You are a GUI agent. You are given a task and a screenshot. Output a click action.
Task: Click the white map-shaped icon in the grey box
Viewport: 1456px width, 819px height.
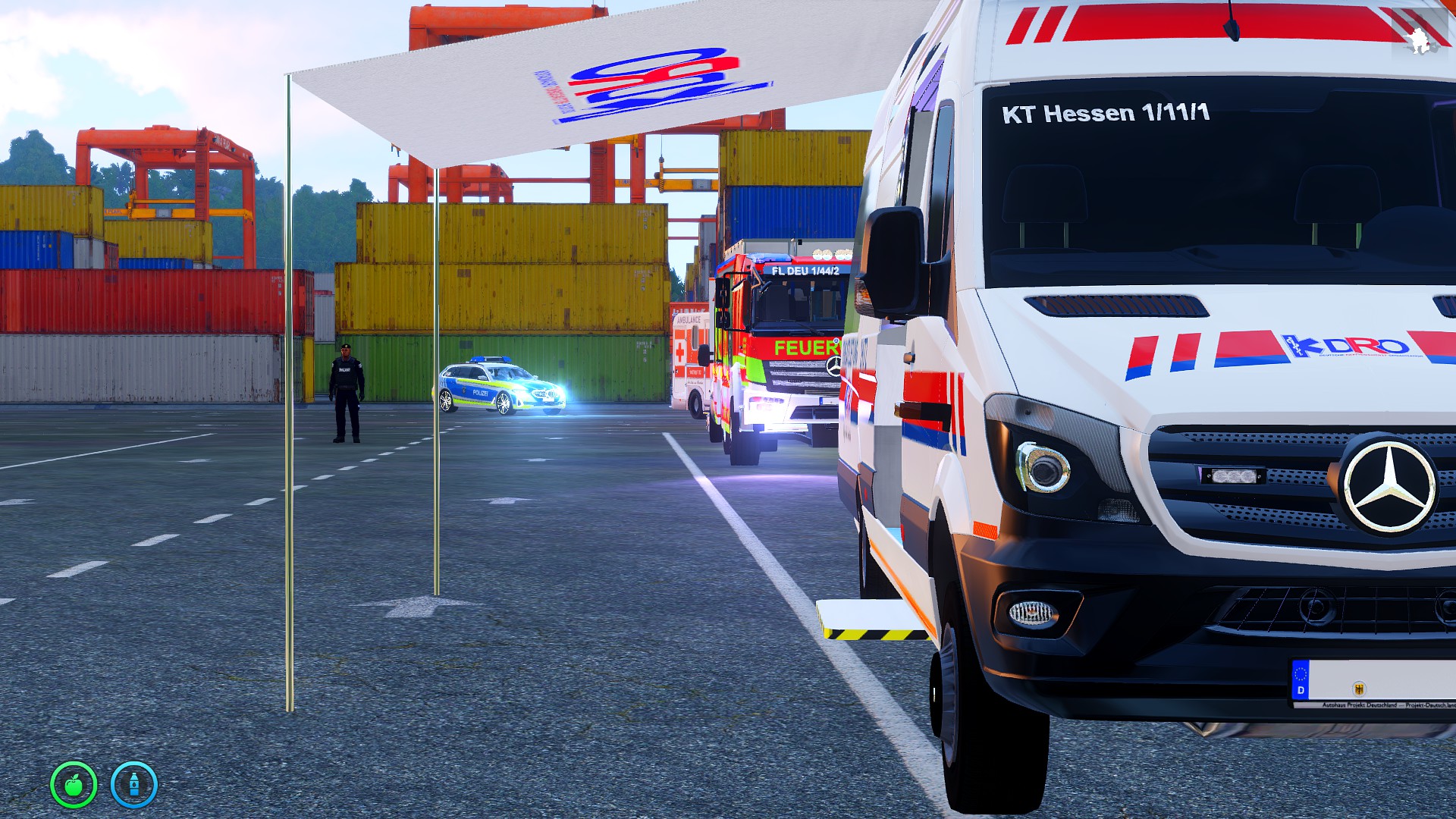coord(1419,42)
